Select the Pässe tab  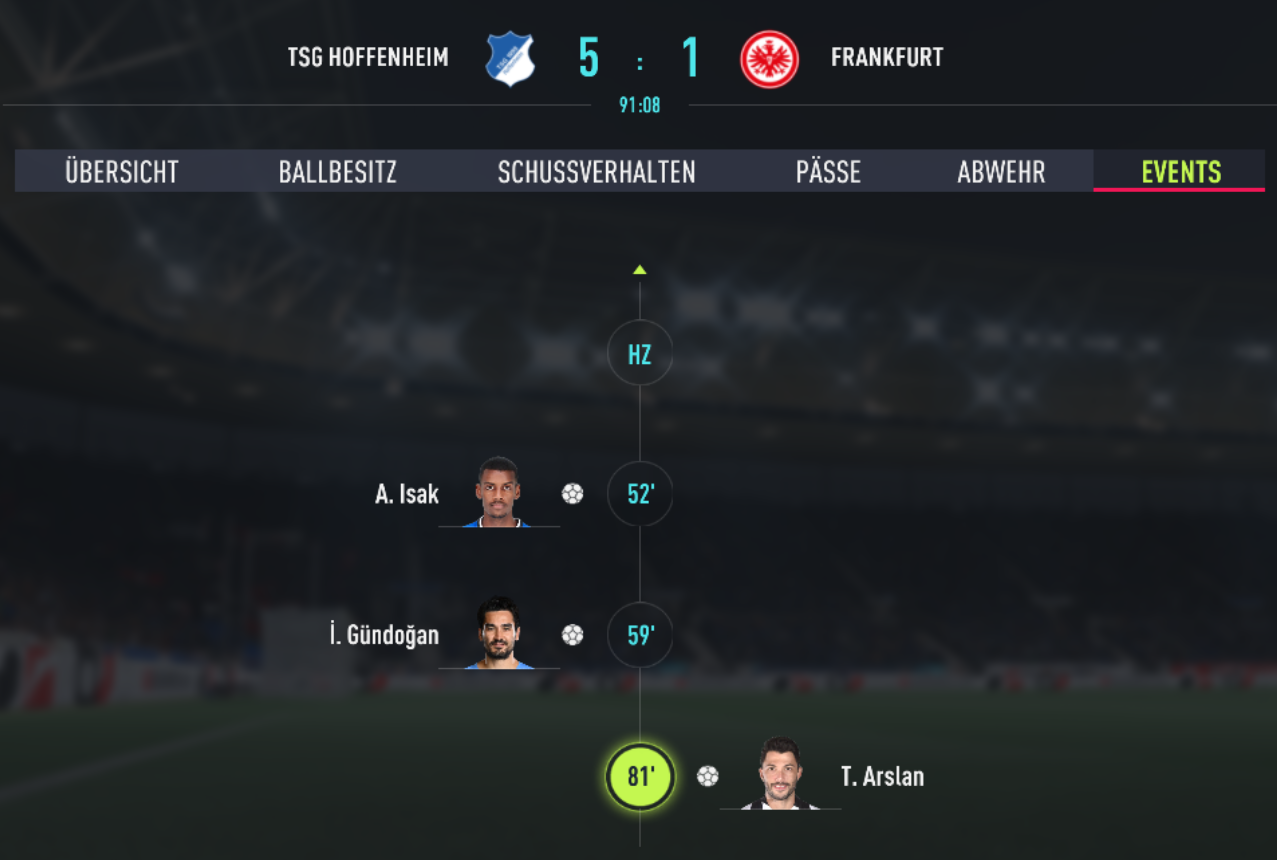click(828, 172)
